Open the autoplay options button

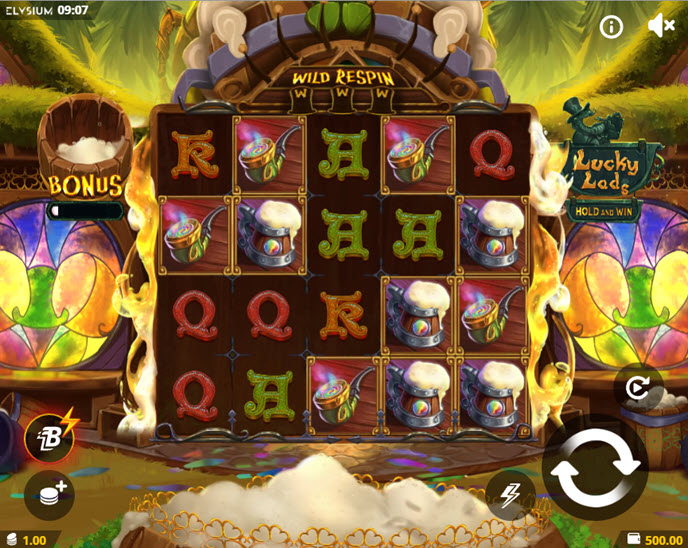639,384
